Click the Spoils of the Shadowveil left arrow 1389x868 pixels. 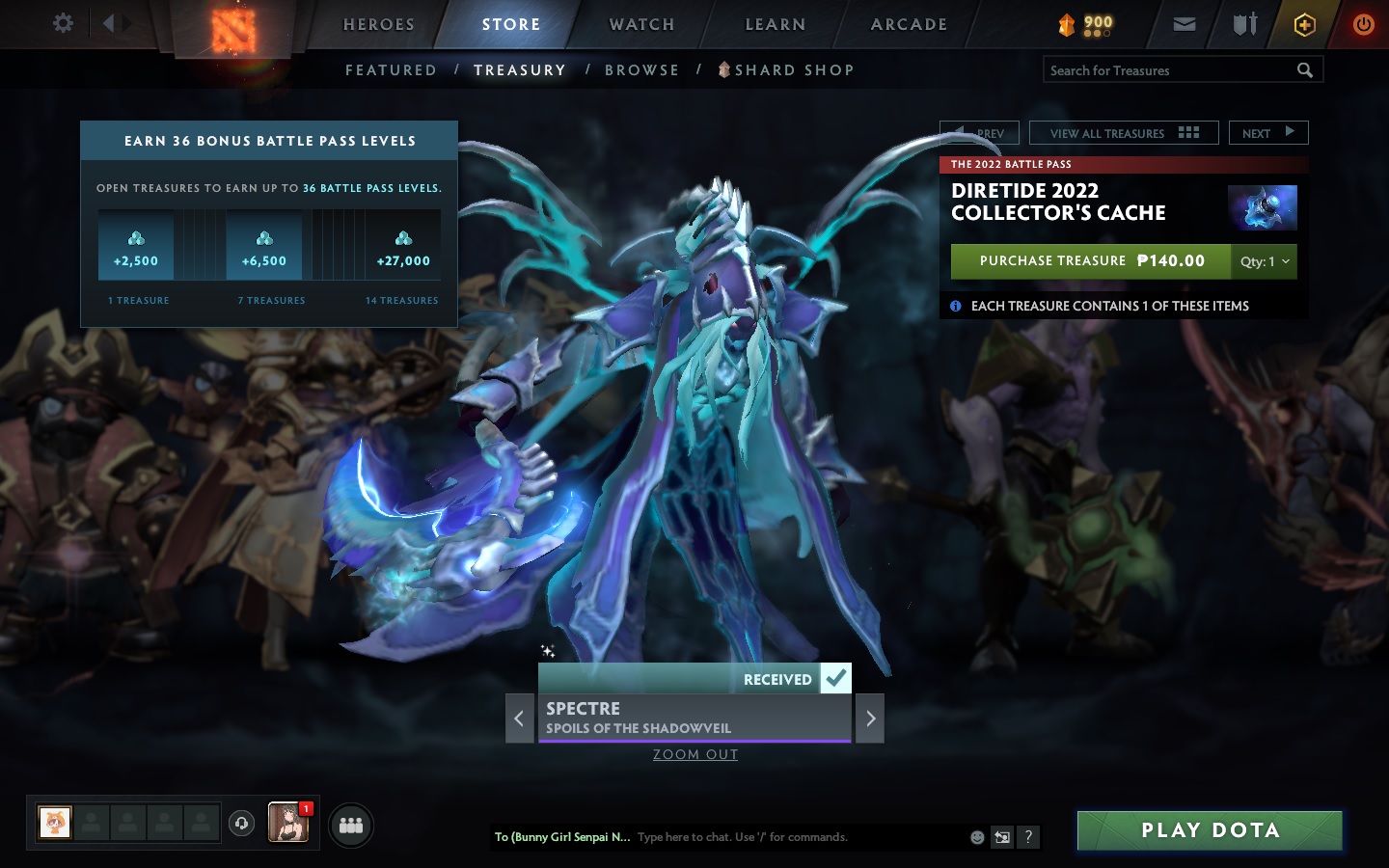point(519,719)
